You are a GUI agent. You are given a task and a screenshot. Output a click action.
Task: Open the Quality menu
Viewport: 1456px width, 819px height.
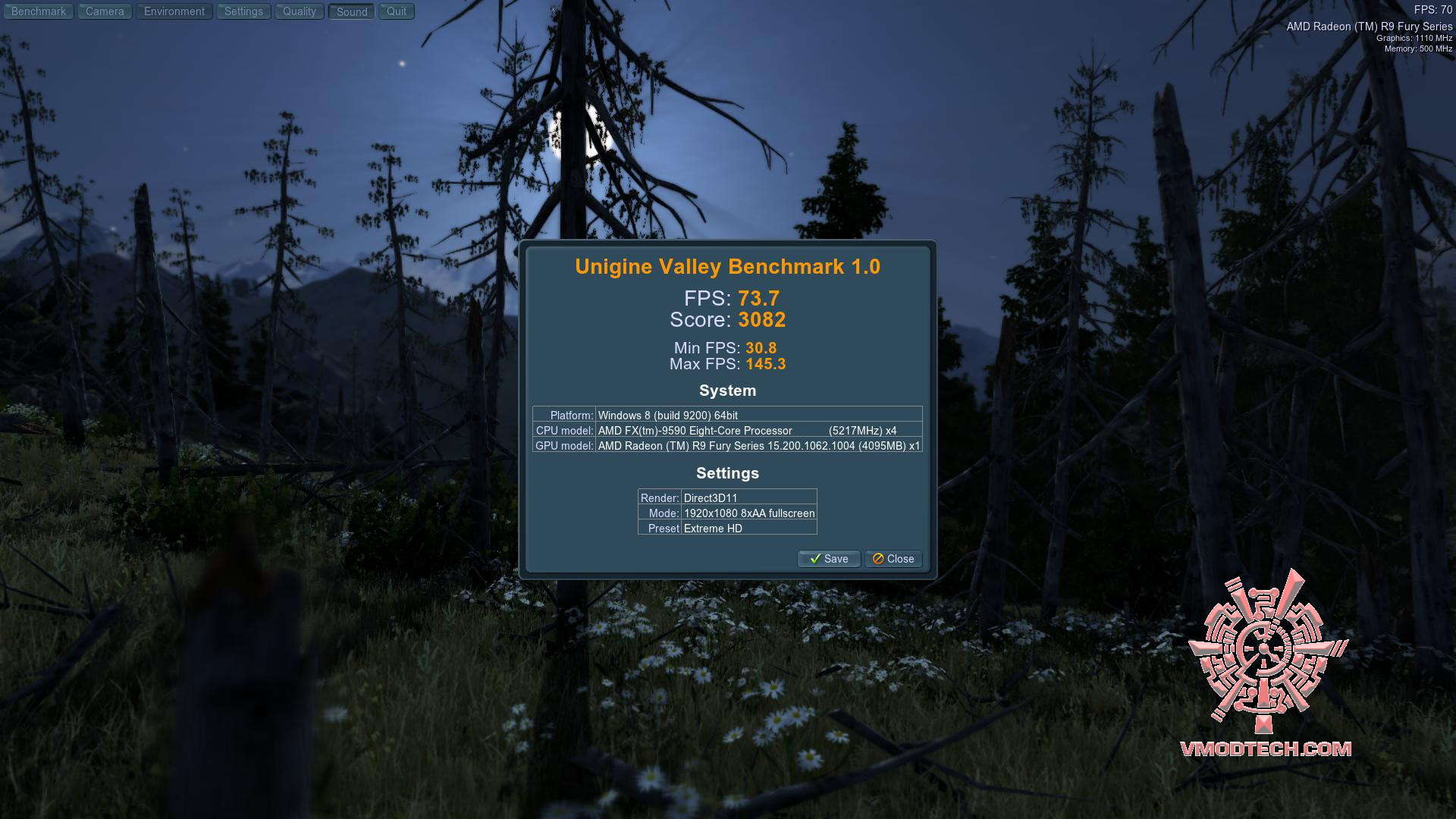(299, 11)
